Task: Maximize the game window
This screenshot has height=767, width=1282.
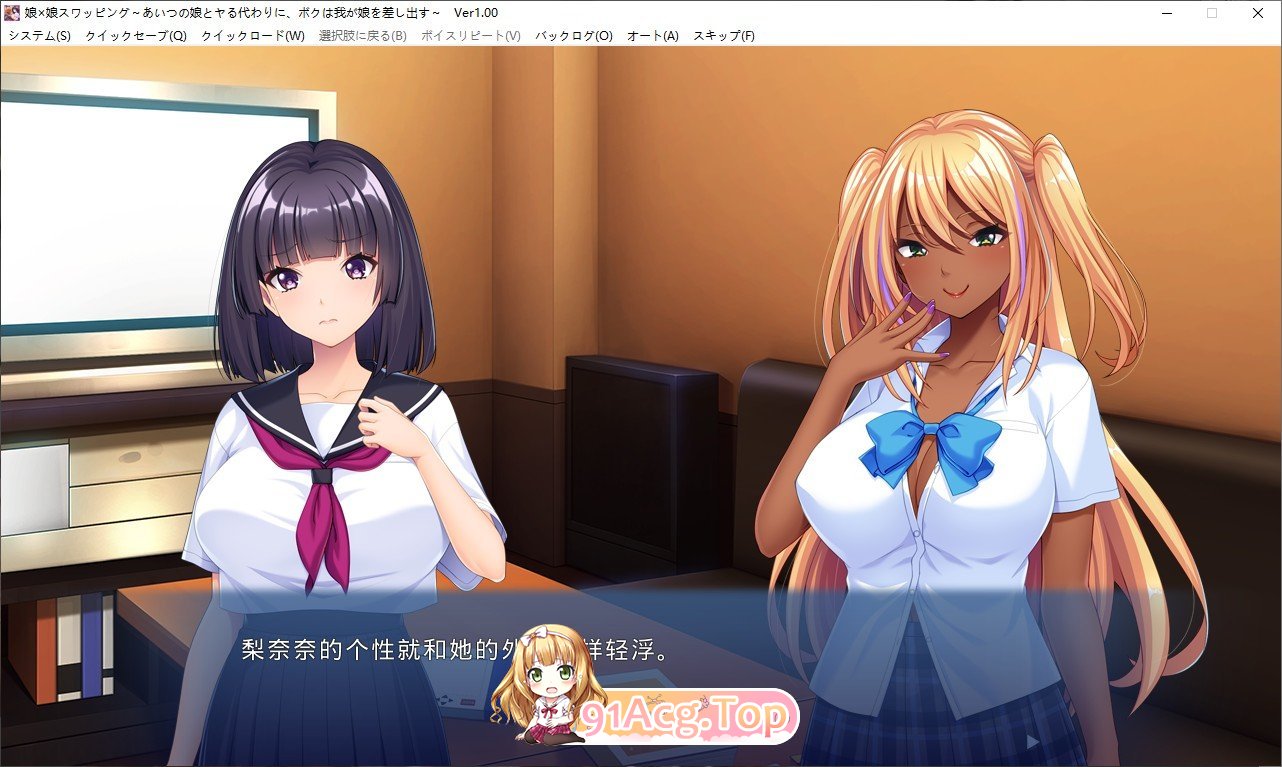Action: 1212,12
